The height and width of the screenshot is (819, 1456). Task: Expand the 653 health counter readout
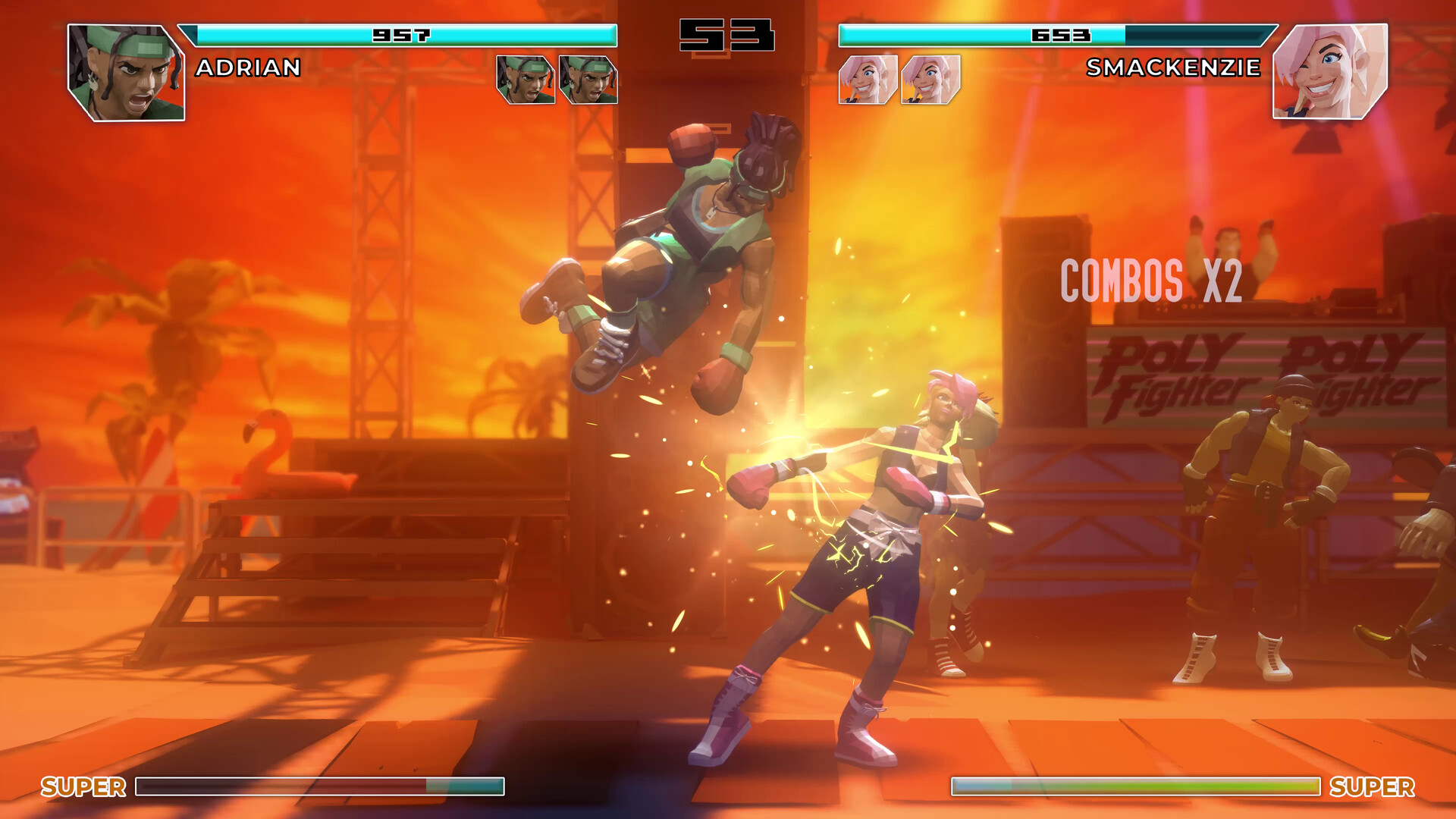click(1062, 34)
